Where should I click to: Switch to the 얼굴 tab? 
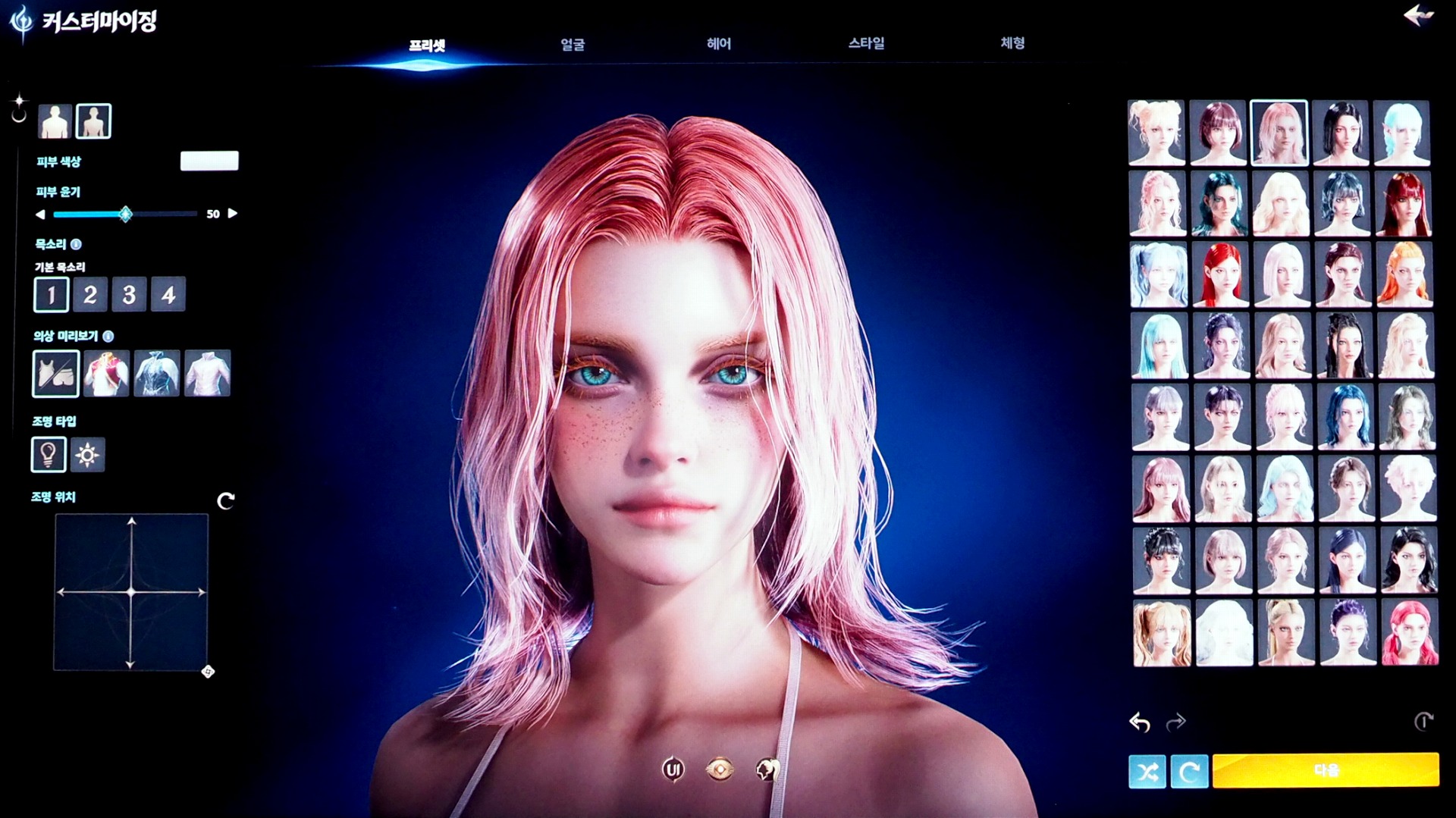(x=573, y=45)
